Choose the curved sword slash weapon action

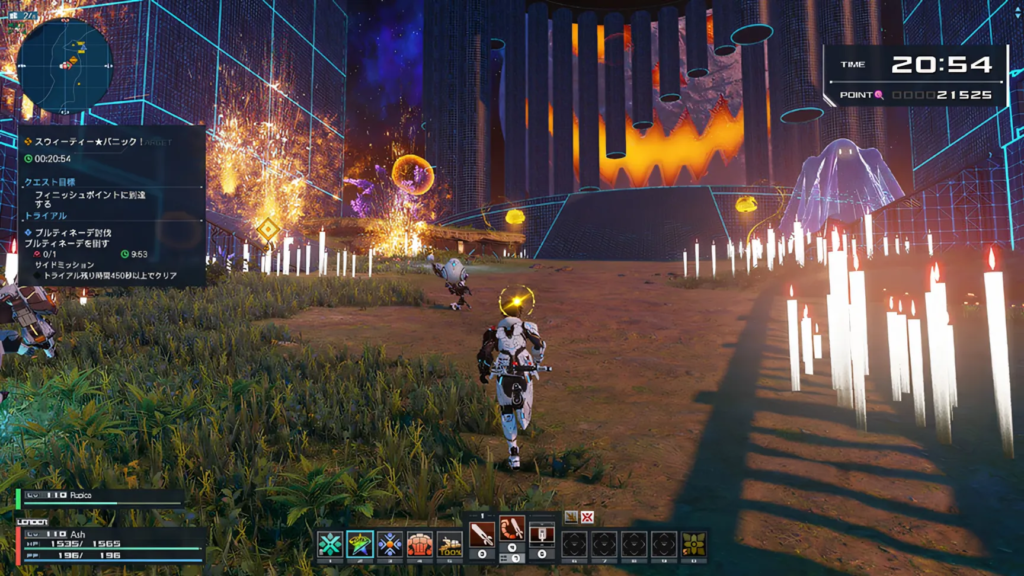(x=512, y=531)
